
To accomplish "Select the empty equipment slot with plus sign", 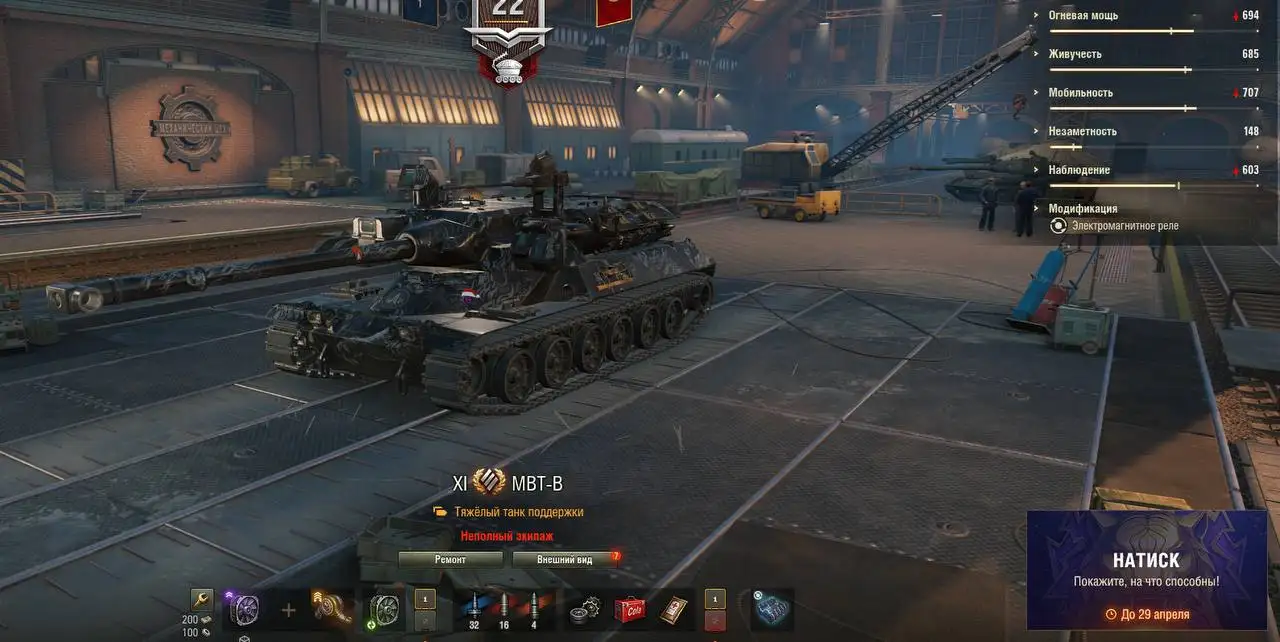I will 288,610.
